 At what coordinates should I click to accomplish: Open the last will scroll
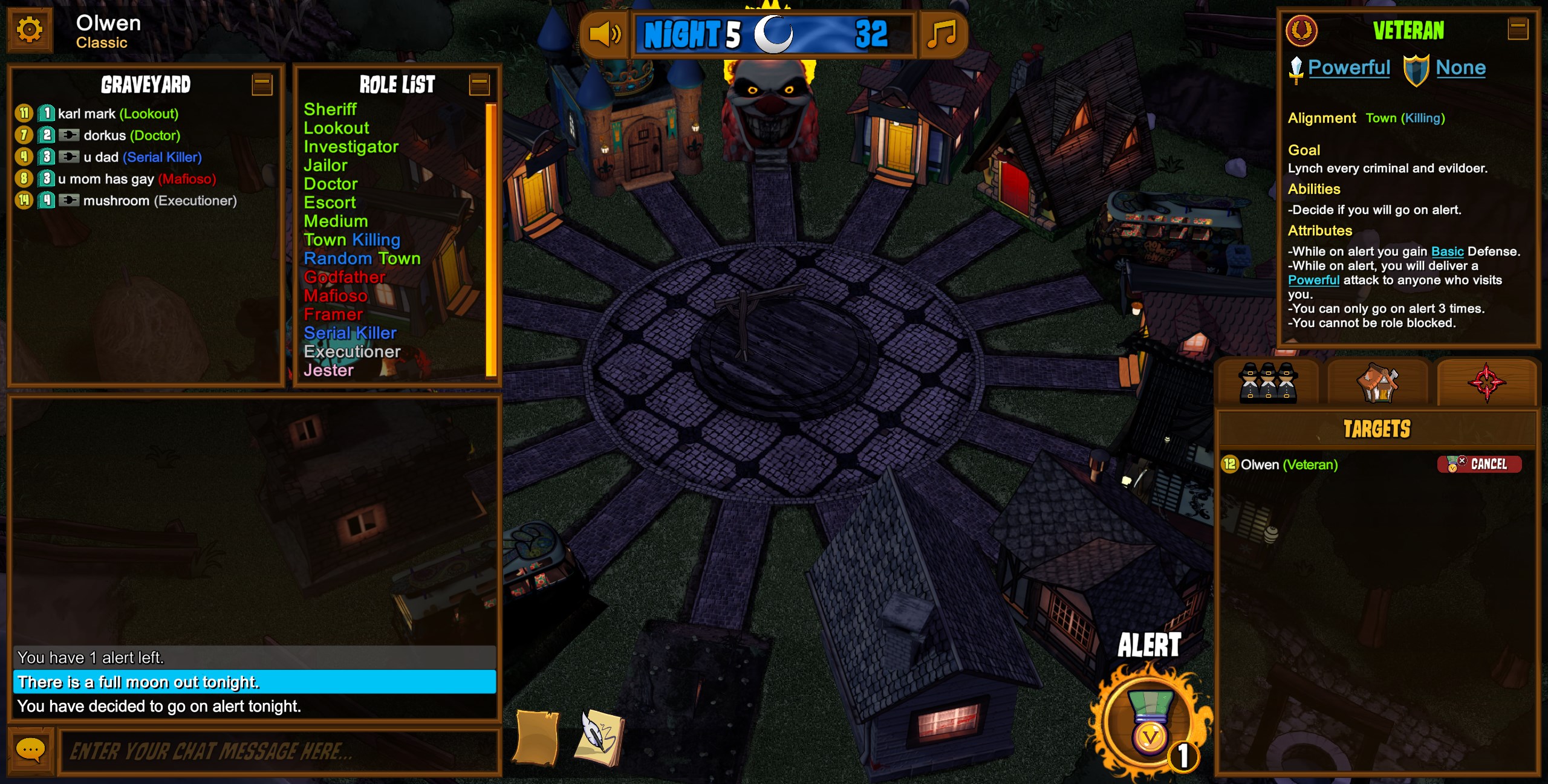pyautogui.click(x=536, y=737)
